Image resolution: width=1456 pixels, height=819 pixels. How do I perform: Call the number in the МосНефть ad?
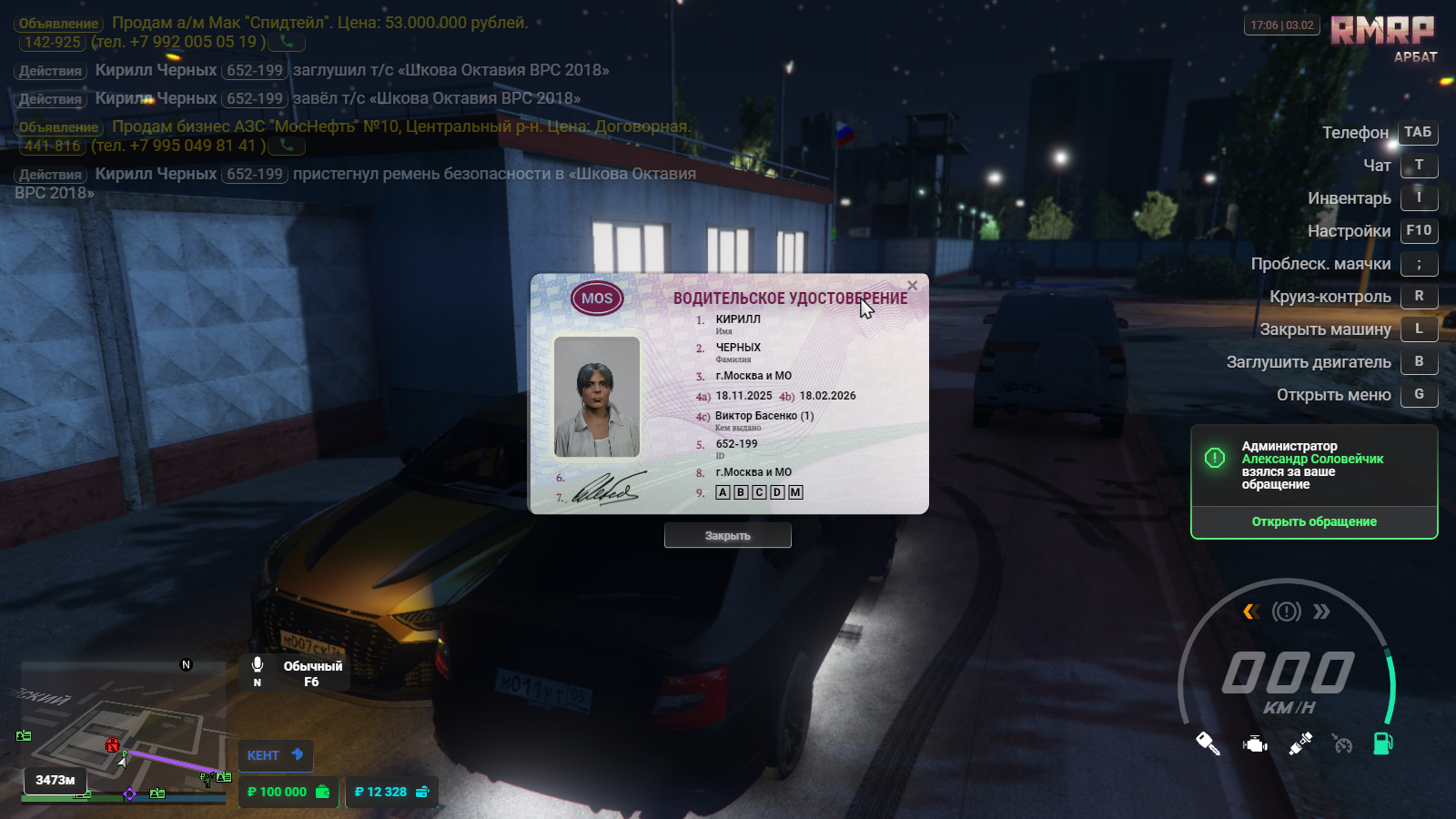(287, 146)
